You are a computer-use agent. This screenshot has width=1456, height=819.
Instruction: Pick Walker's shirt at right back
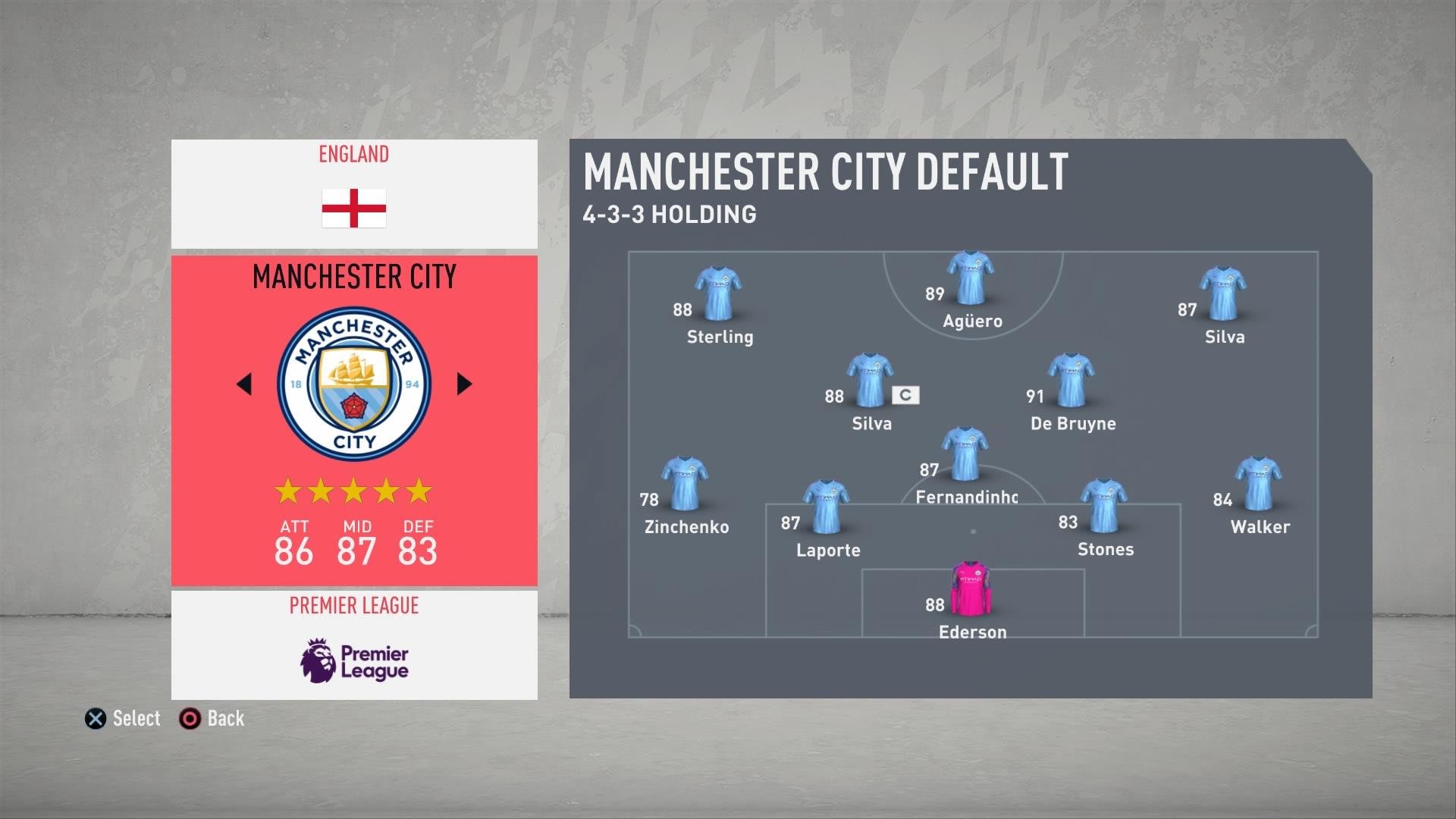tap(1258, 484)
